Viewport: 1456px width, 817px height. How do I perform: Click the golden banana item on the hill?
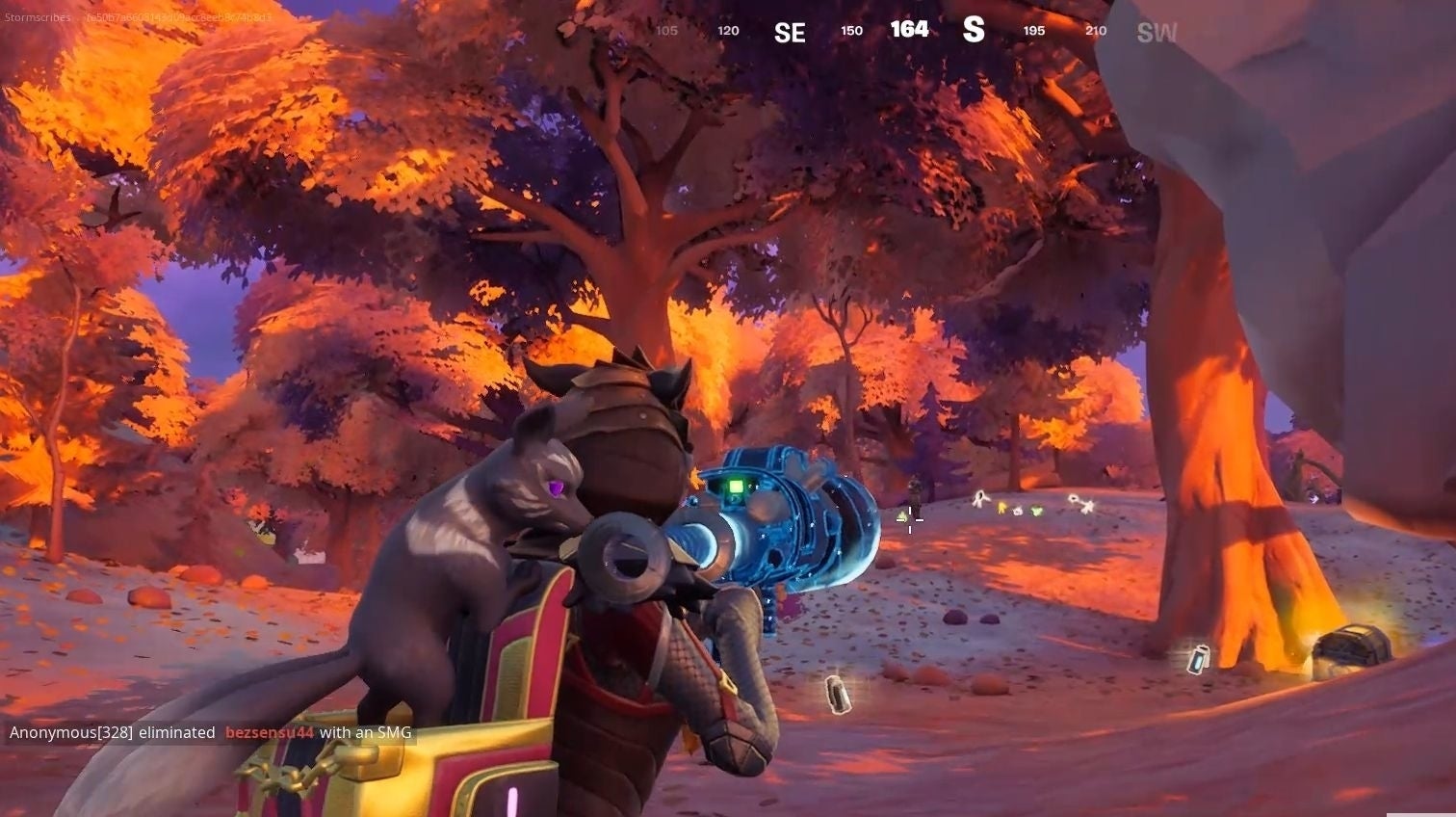pos(1002,509)
